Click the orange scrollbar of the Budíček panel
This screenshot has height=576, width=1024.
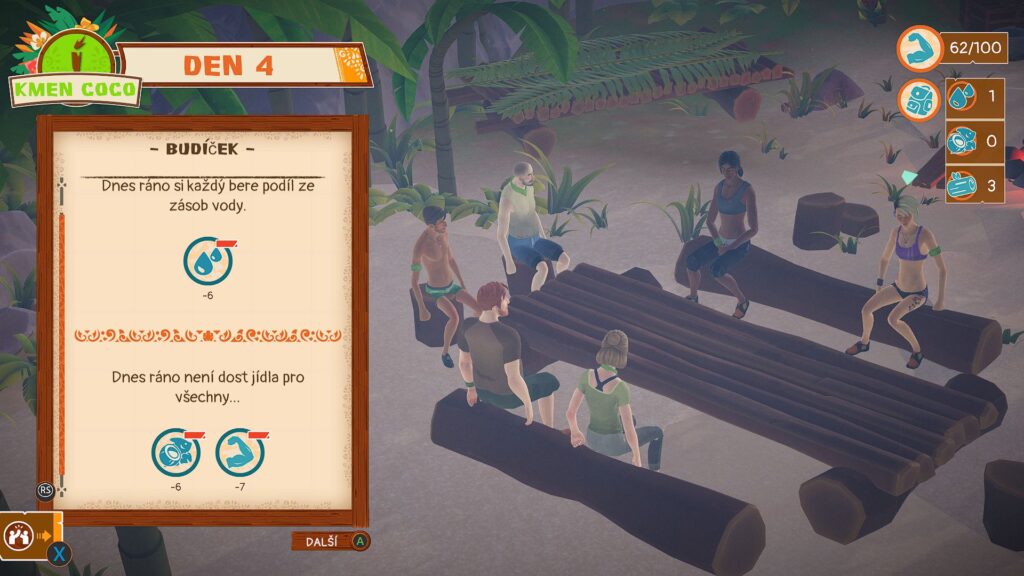(x=62, y=340)
